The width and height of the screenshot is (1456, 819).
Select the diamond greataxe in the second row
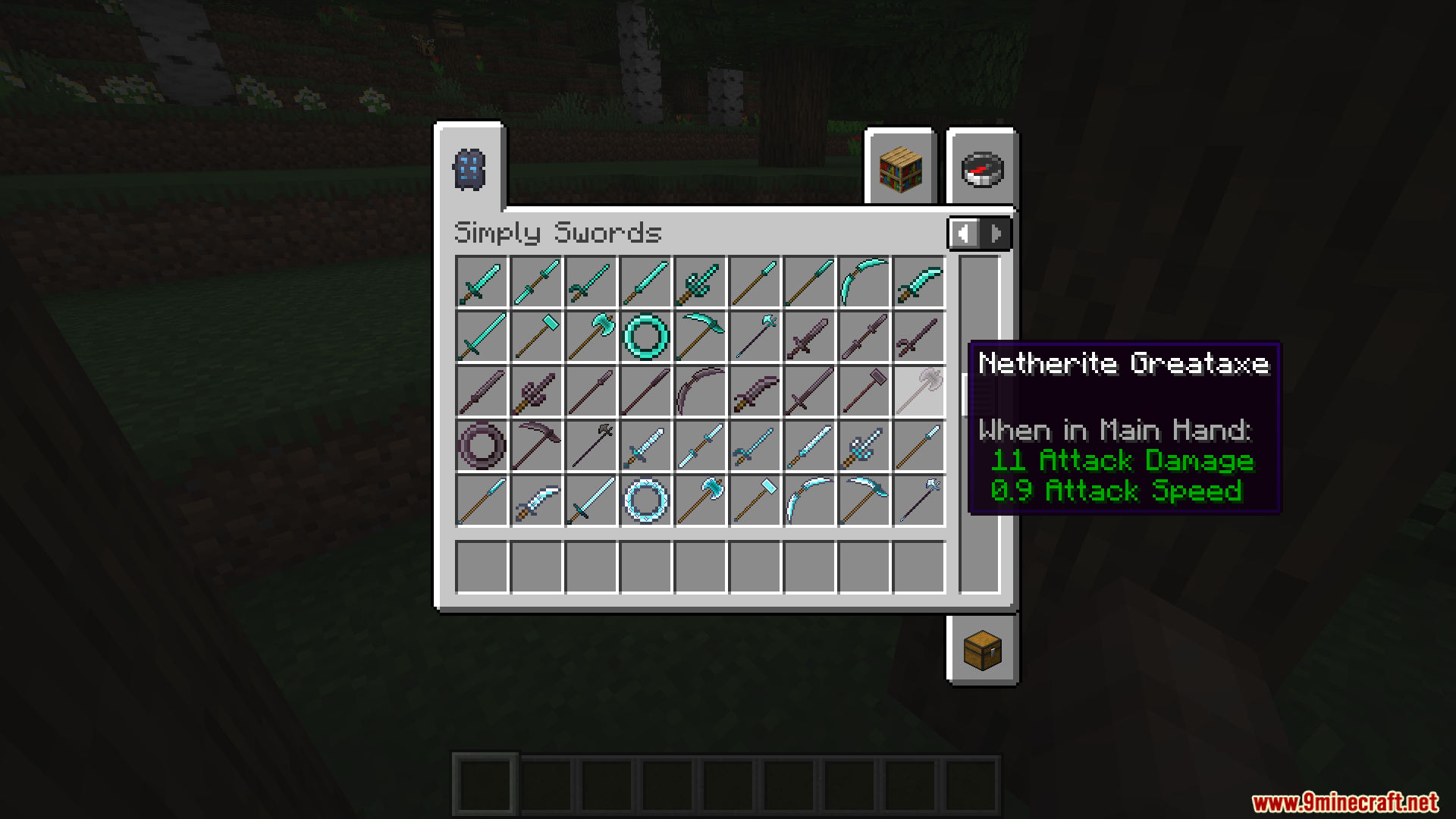coord(591,336)
